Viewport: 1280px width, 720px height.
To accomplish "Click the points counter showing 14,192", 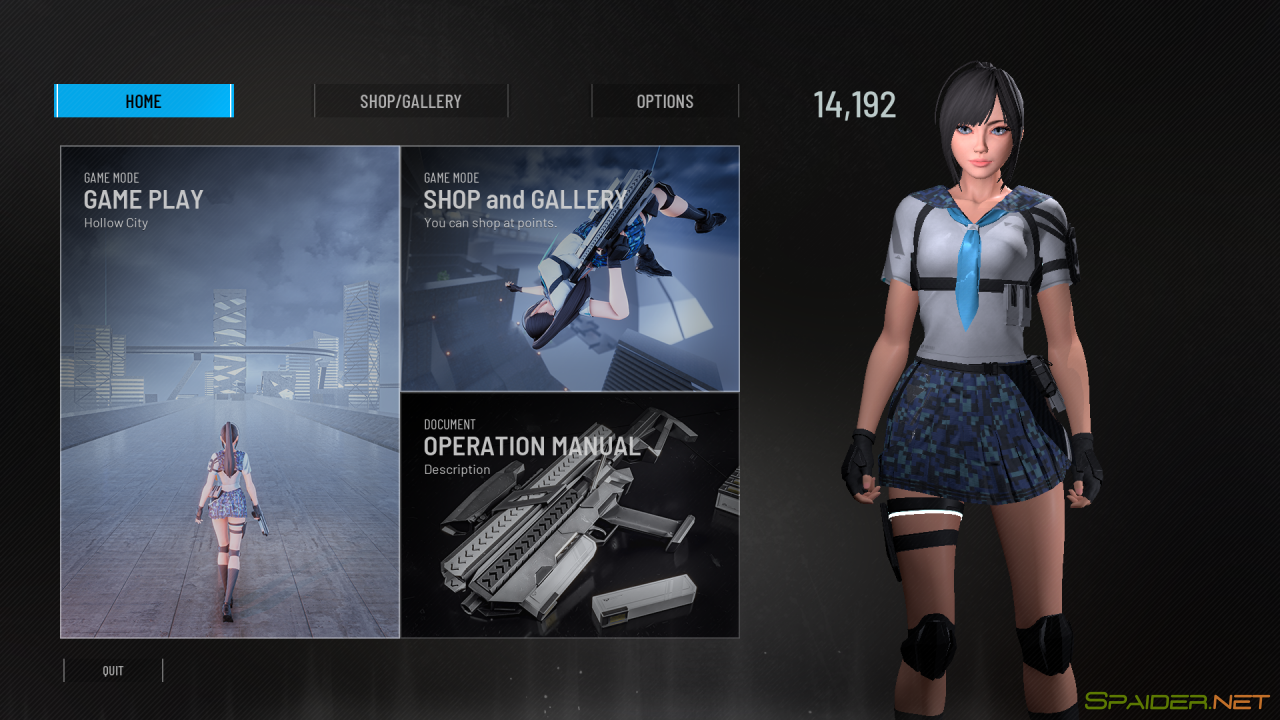I will [x=854, y=104].
